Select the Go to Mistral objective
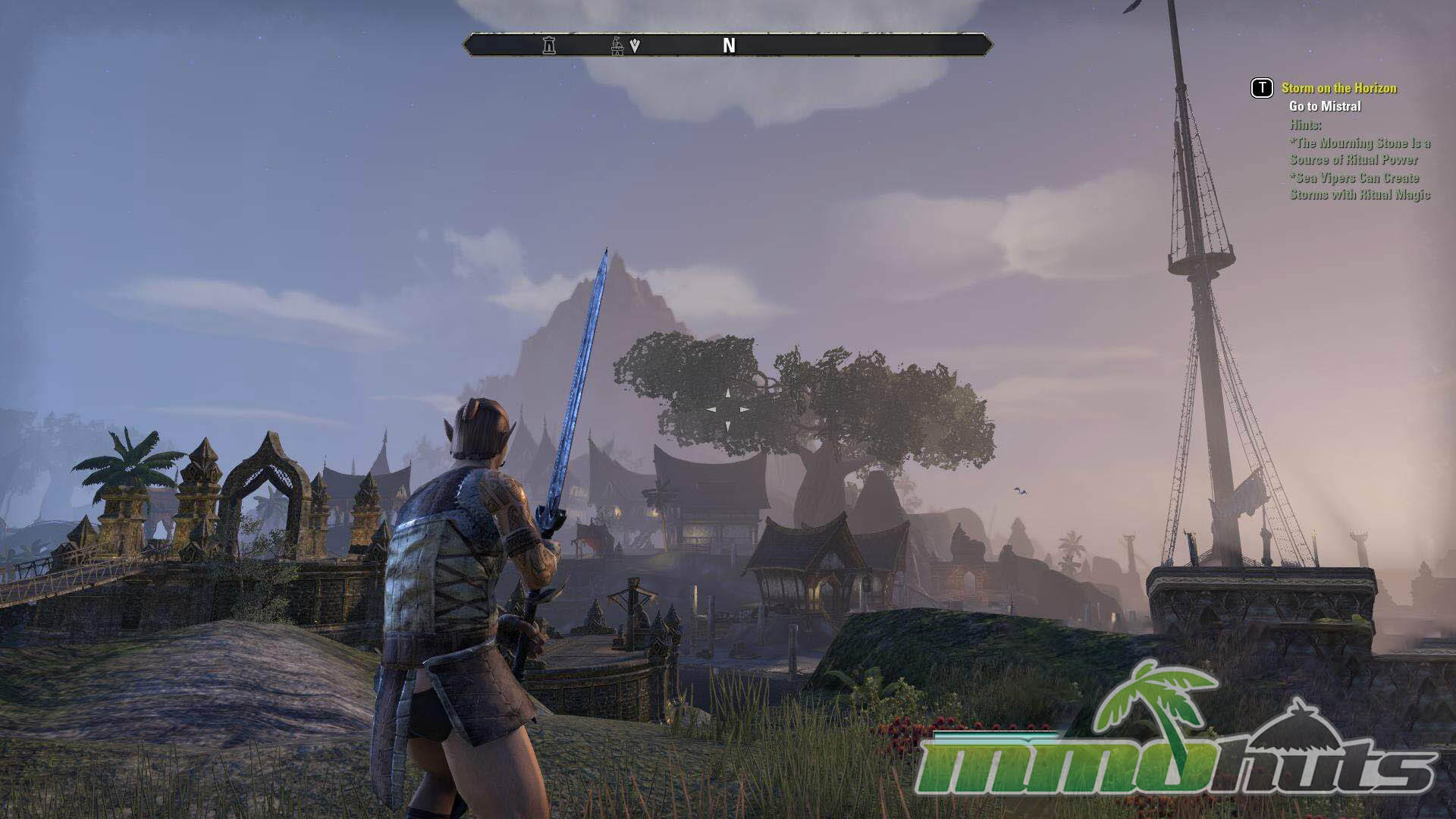 coord(1325,106)
